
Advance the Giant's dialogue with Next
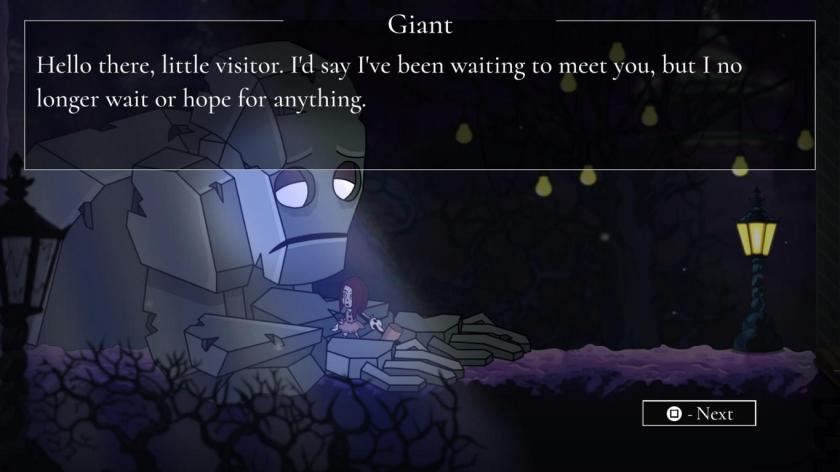point(699,413)
